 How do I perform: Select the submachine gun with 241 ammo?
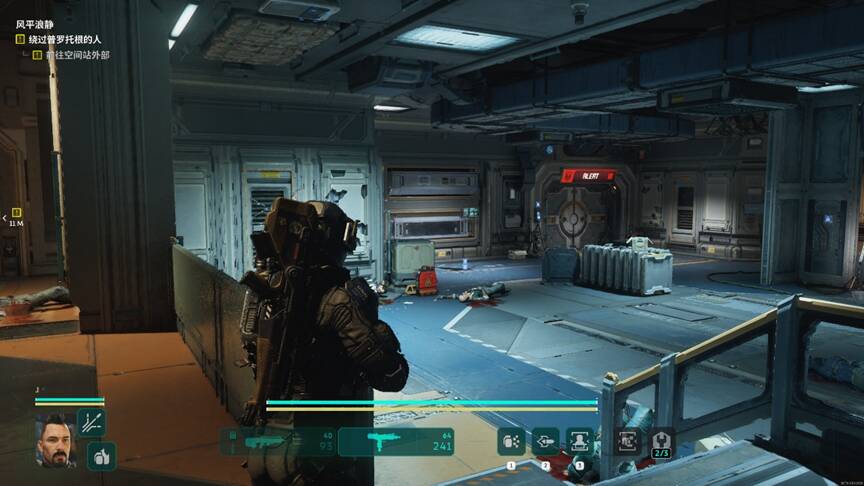click(396, 442)
